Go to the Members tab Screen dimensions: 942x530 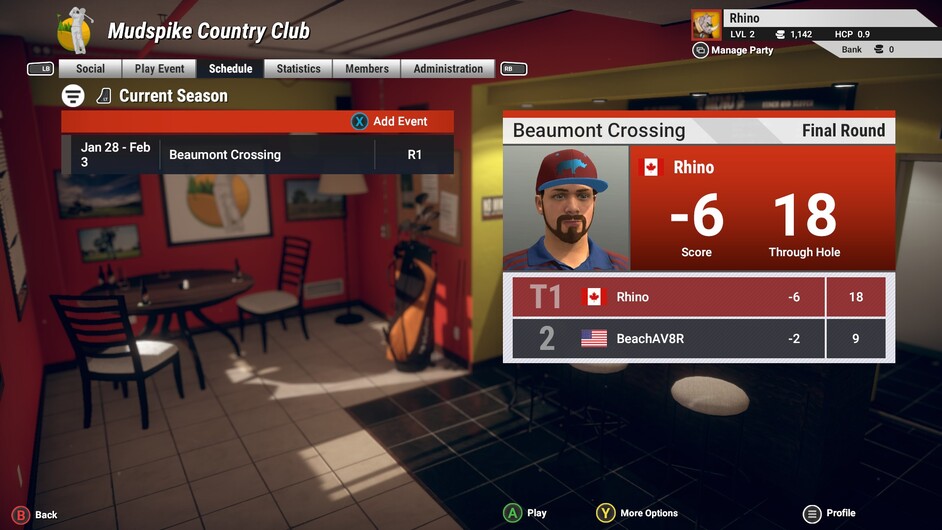click(367, 69)
